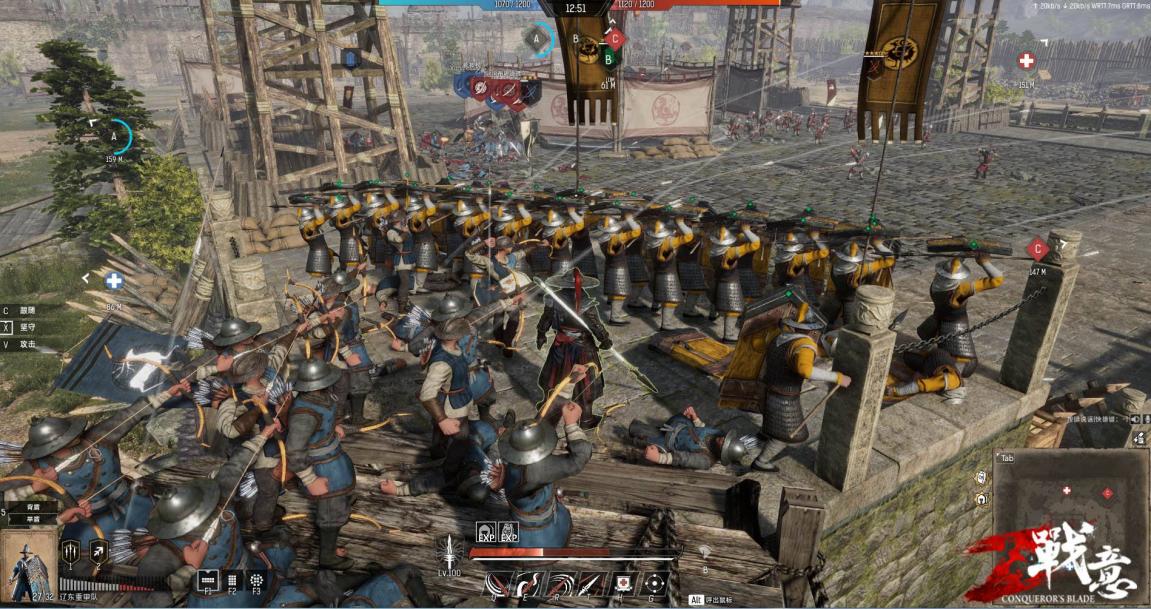
Task: Choose the F1 line formation
Action: [208, 579]
